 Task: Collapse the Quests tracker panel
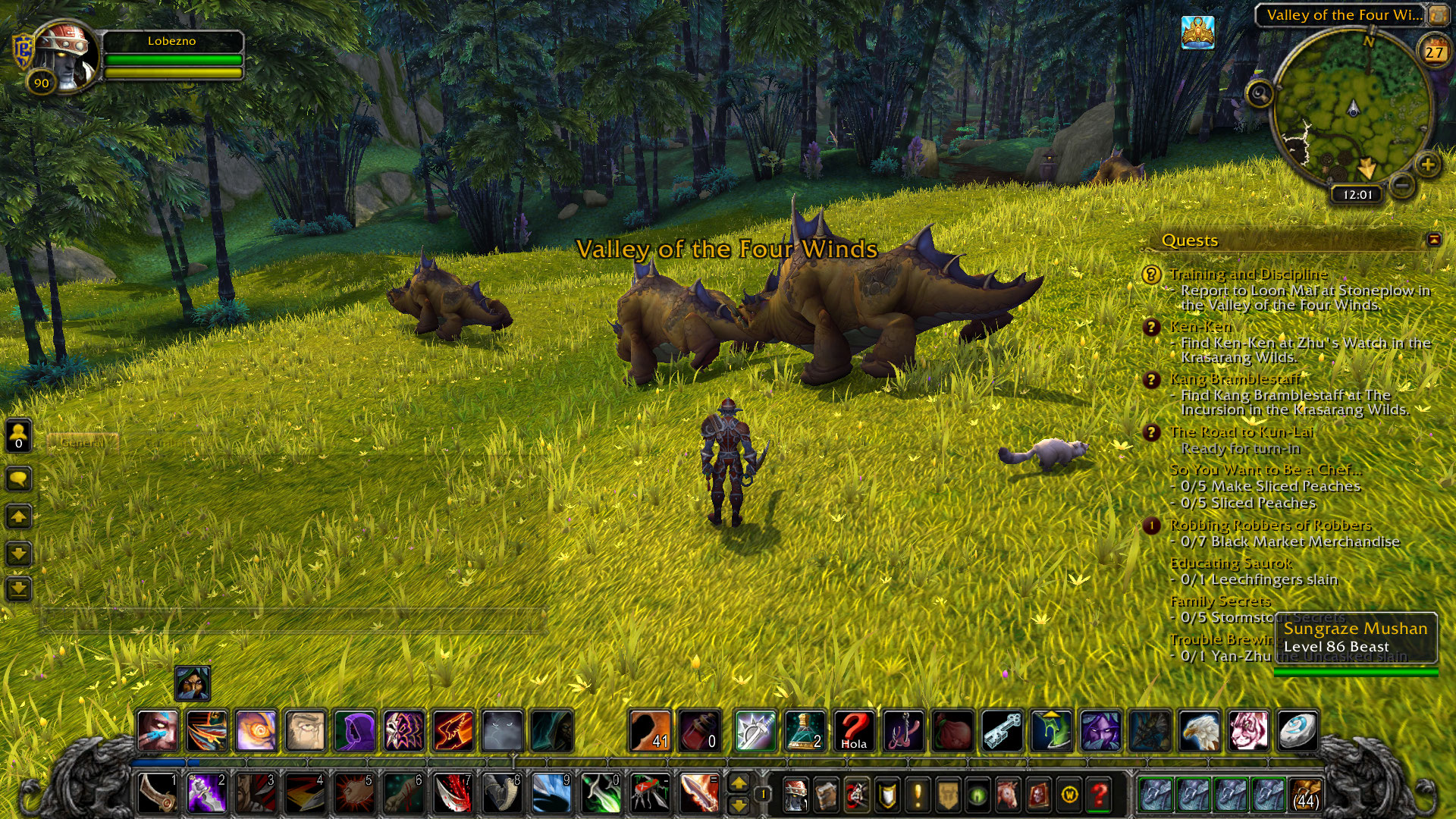(x=1433, y=240)
